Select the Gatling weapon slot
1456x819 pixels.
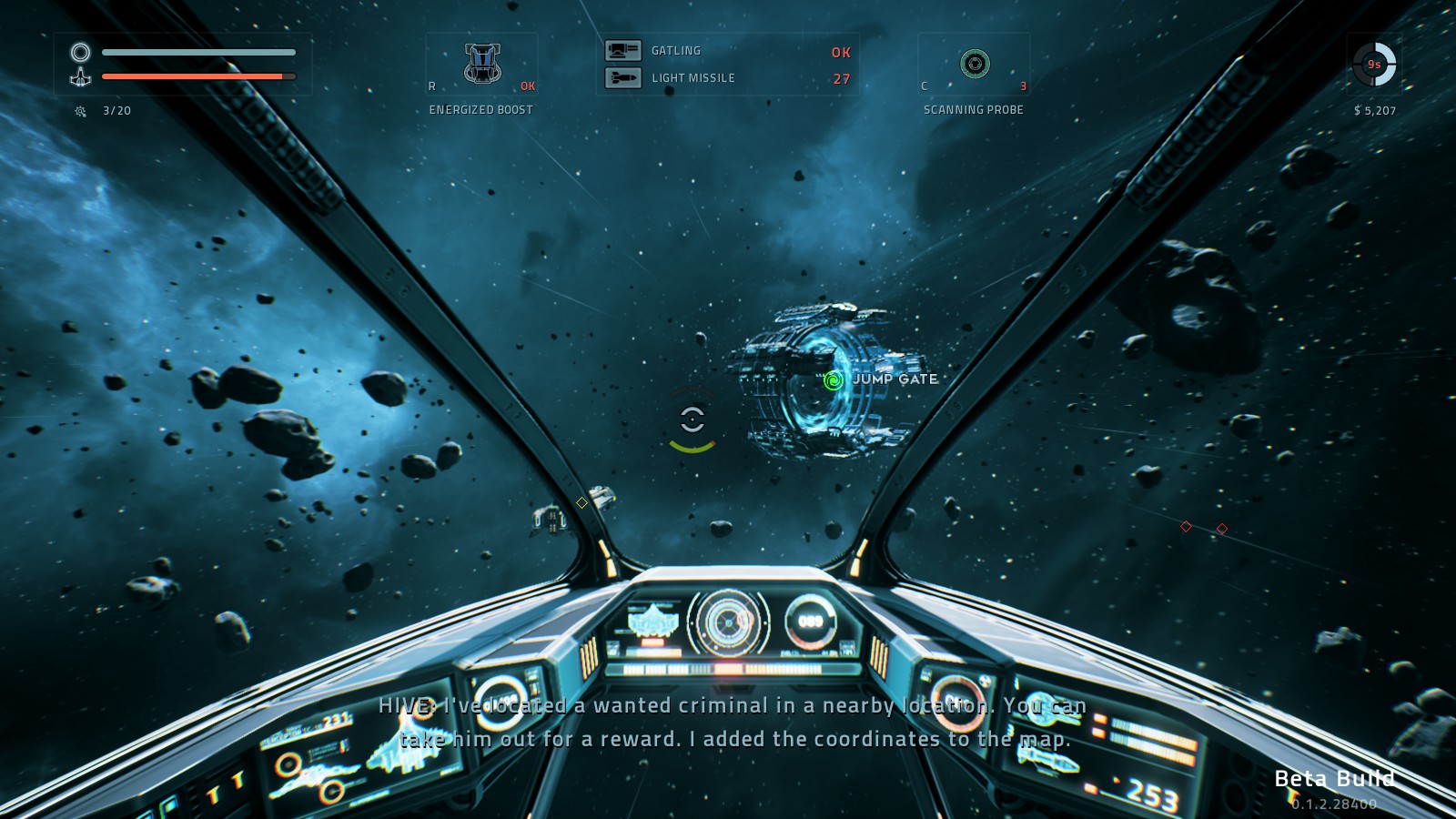[x=623, y=51]
